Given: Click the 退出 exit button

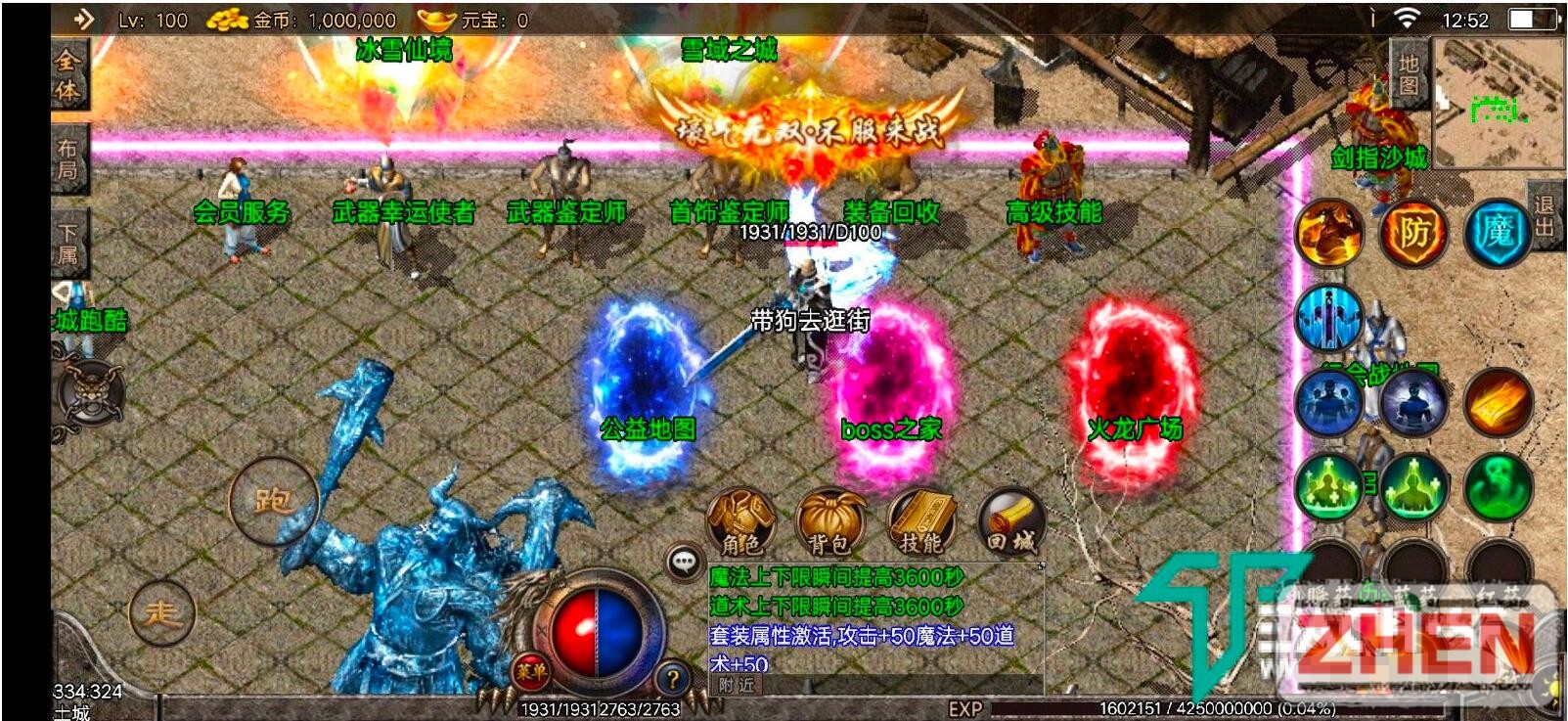Looking at the screenshot, I should [1544, 216].
